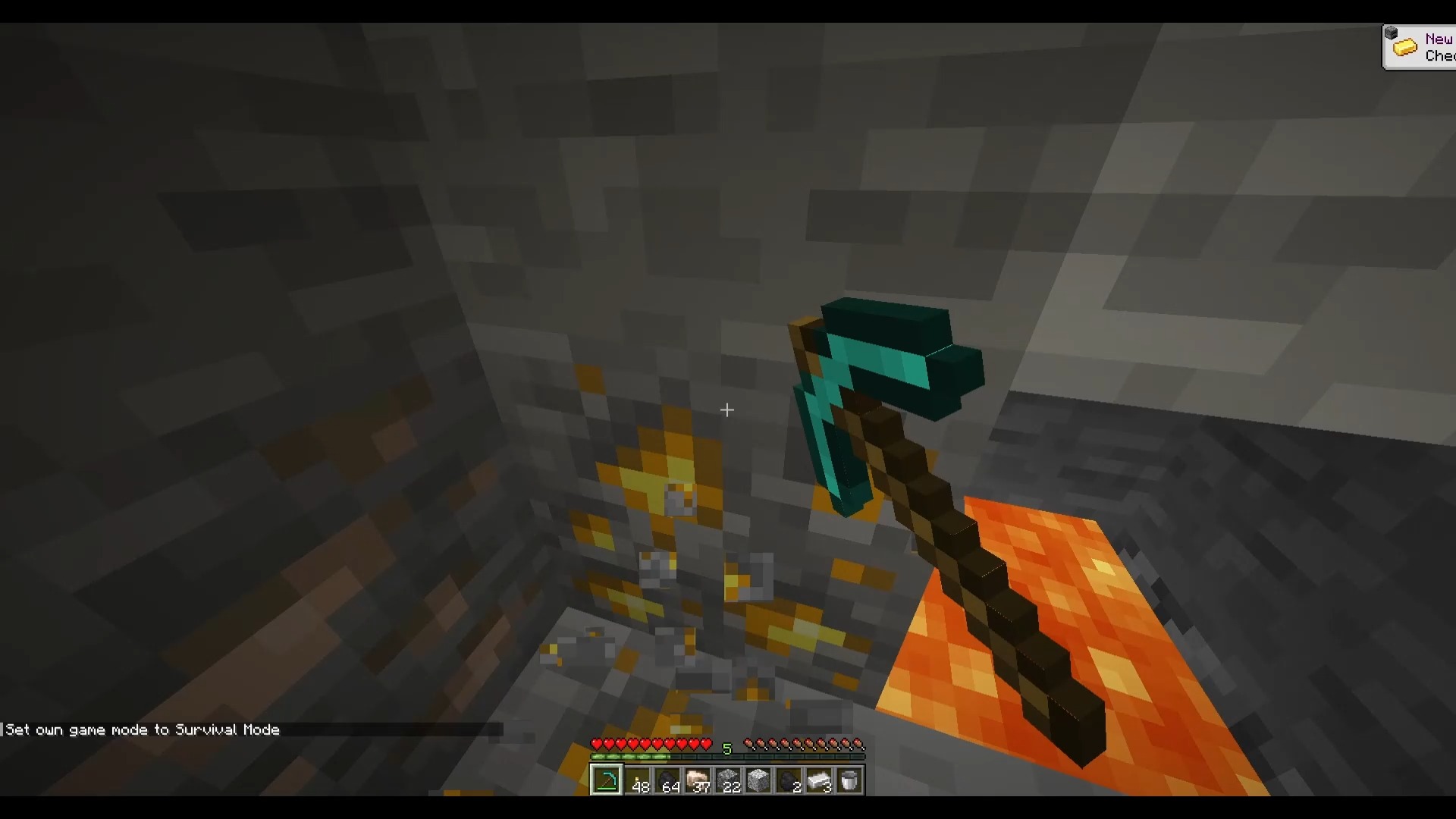The height and width of the screenshot is (819, 1456).
Task: Select the empty bucket hotbar slot
Action: [850, 780]
